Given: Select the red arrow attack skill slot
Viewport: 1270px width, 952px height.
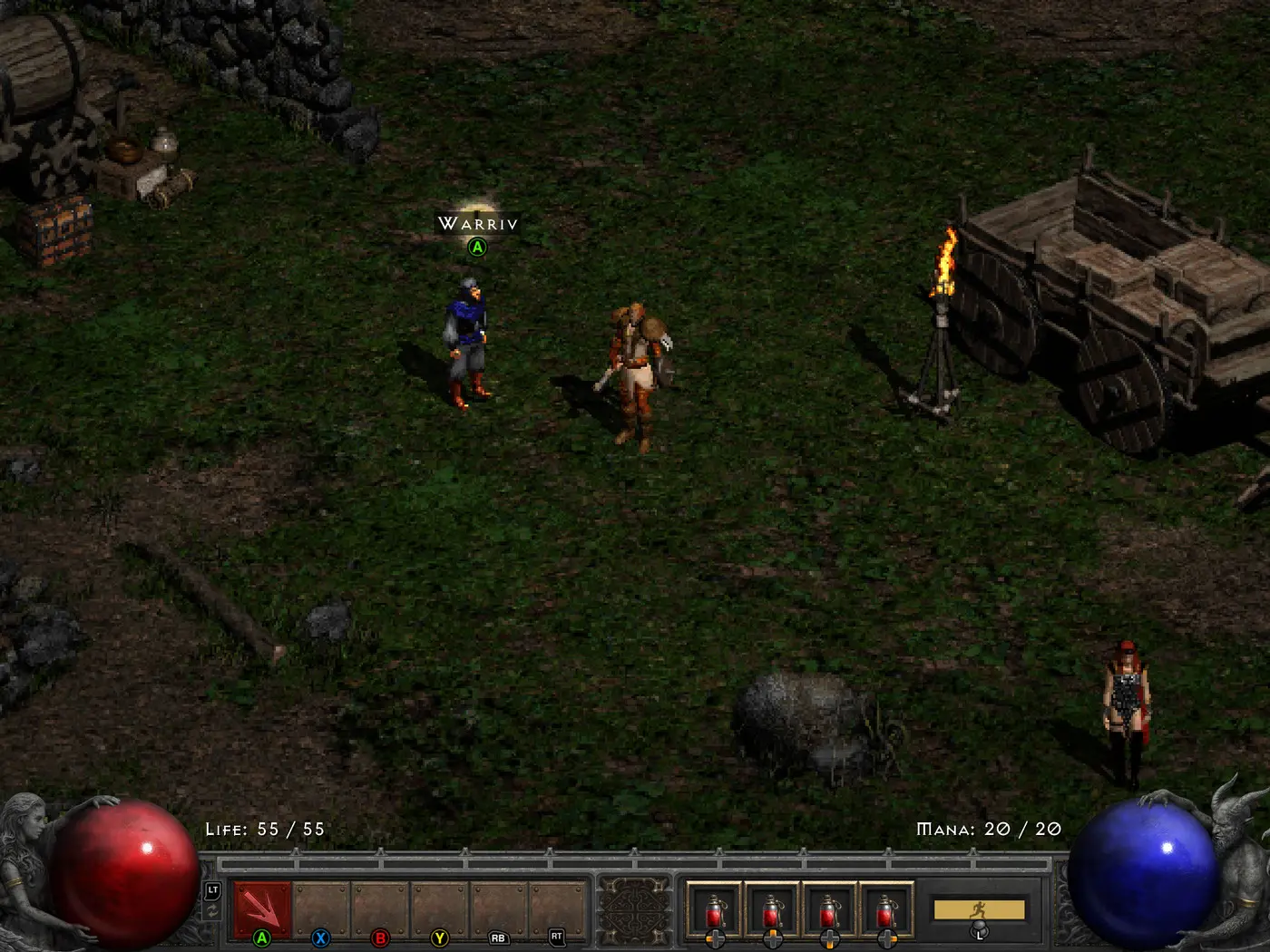Looking at the screenshot, I should [x=262, y=909].
